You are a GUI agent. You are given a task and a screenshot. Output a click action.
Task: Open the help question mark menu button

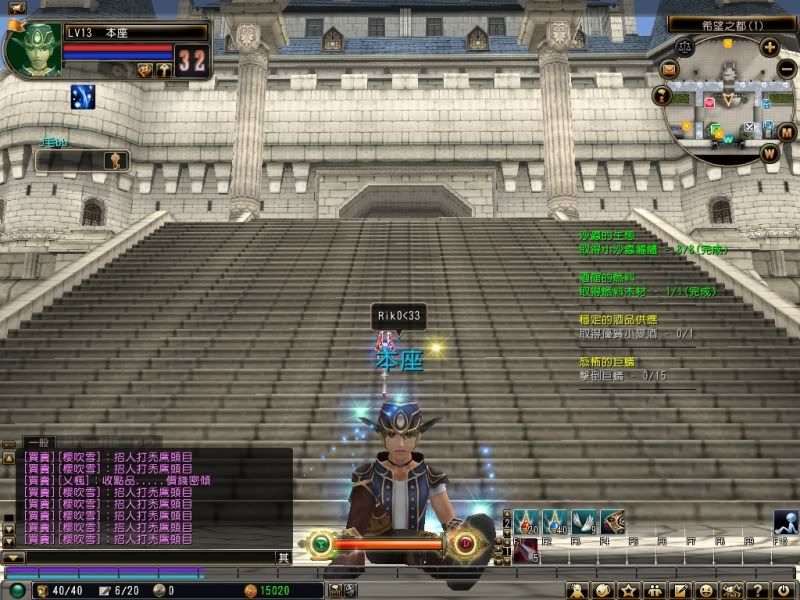[x=760, y=590]
